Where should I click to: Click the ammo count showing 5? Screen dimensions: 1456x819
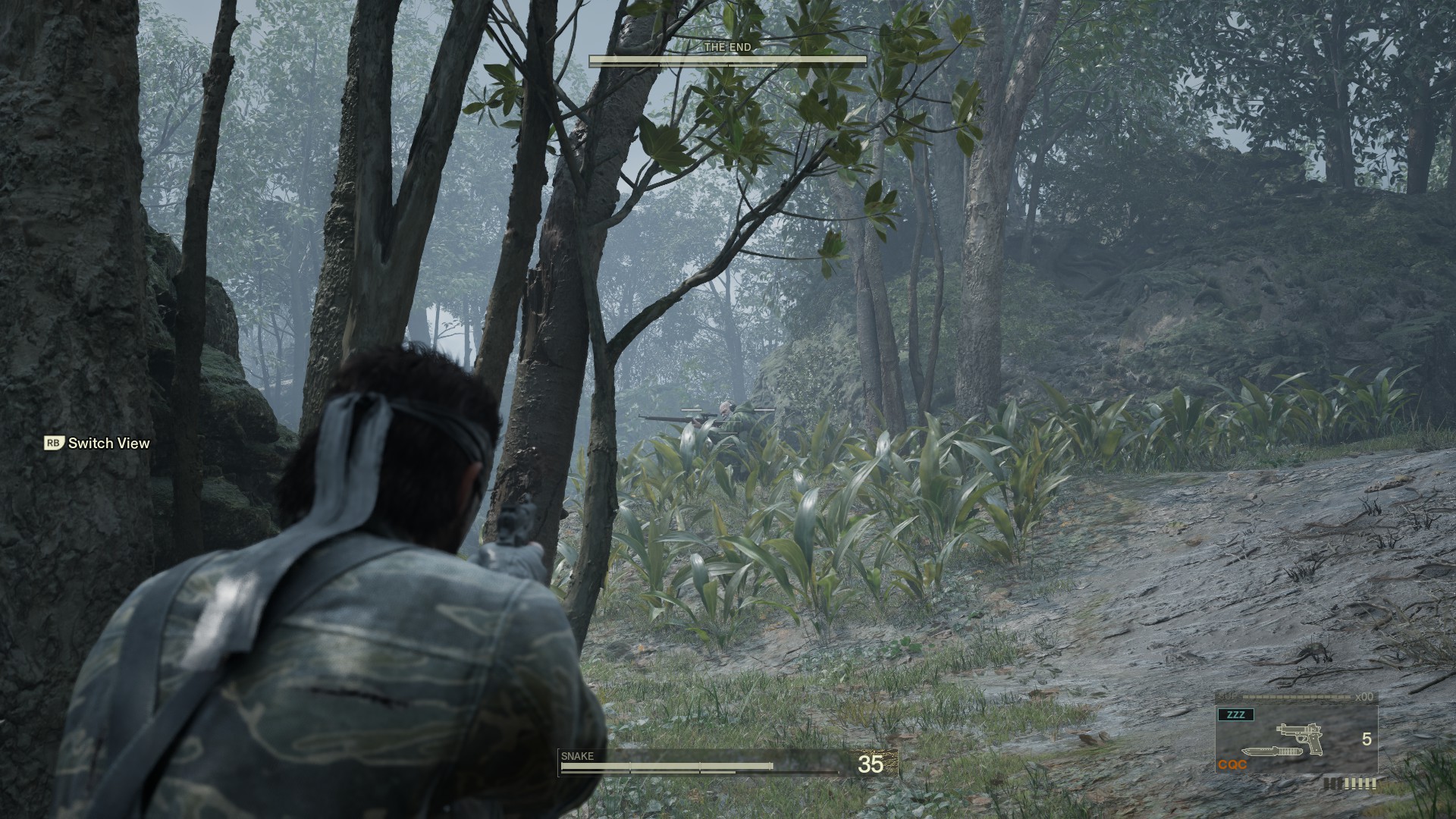(1367, 739)
